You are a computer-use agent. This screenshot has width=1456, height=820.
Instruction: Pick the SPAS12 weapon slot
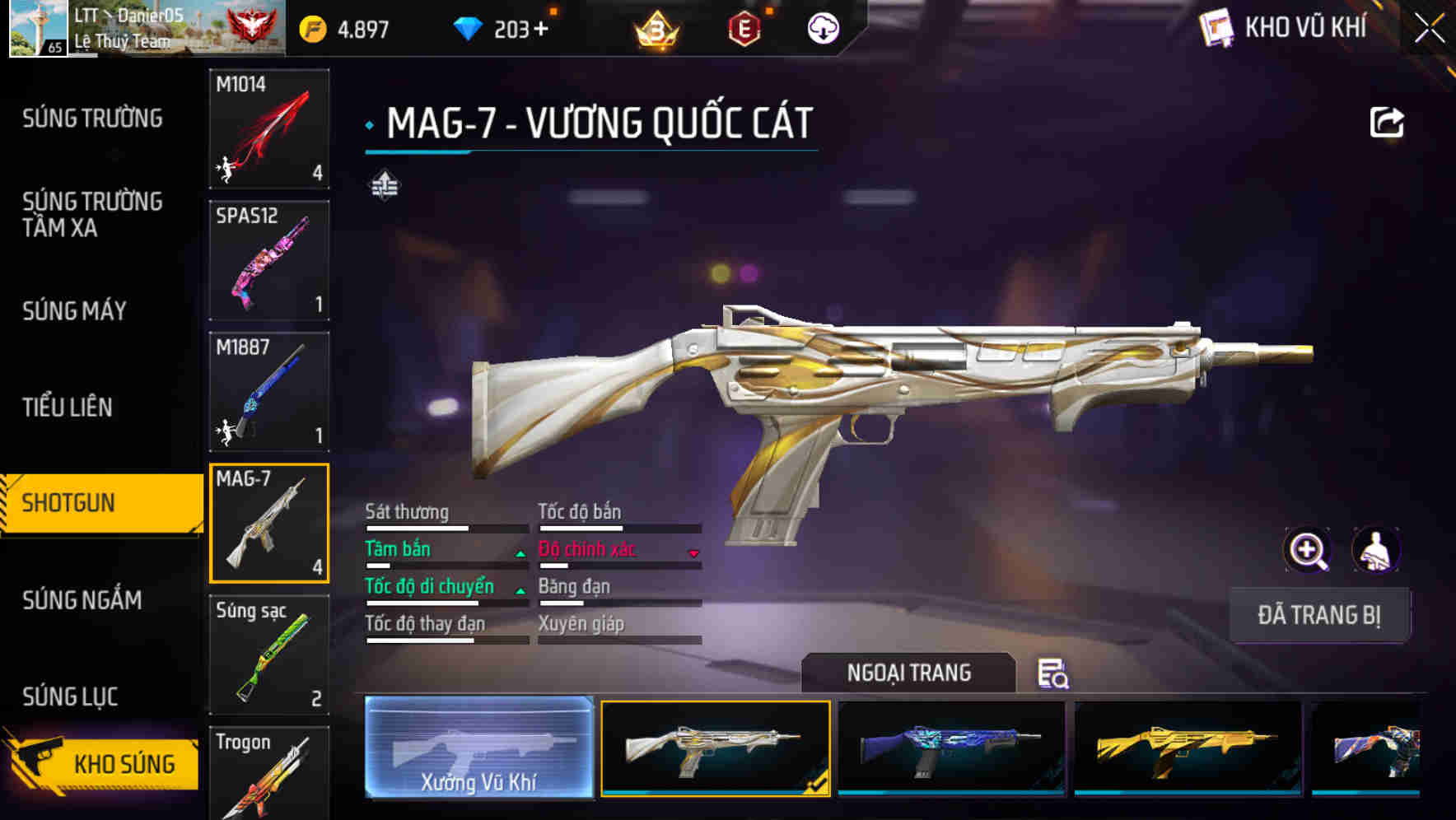269,260
